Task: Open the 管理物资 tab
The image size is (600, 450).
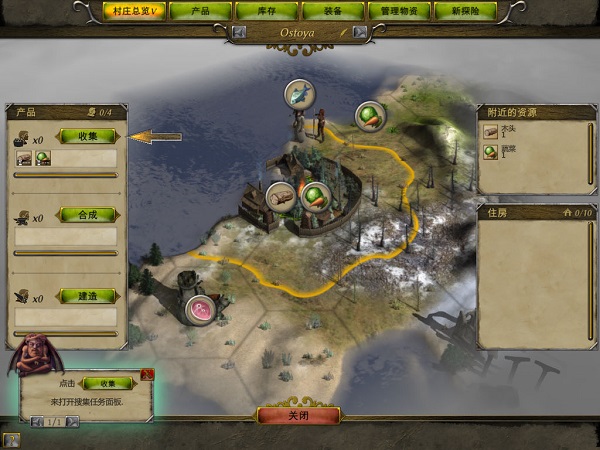Action: pyautogui.click(x=399, y=11)
